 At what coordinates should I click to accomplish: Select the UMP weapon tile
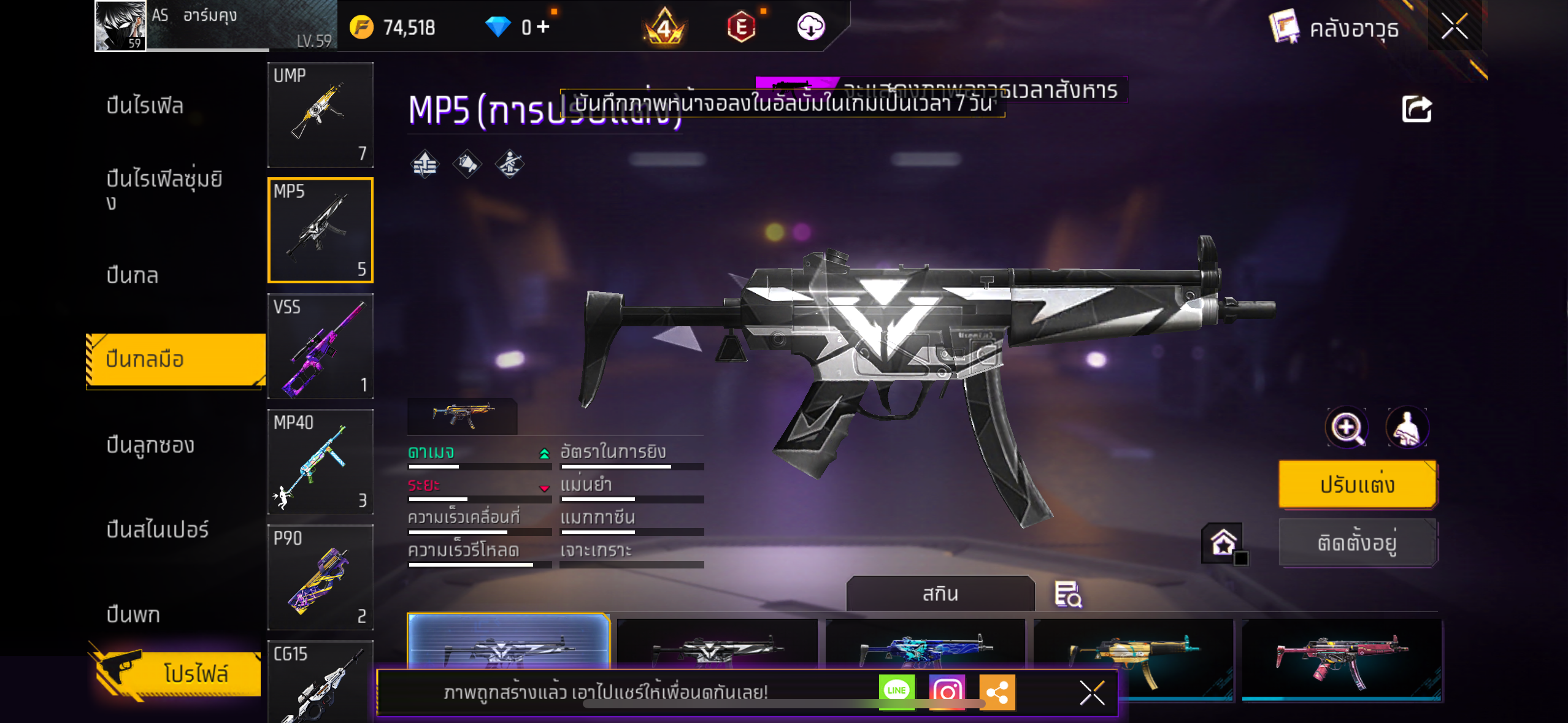point(320,115)
